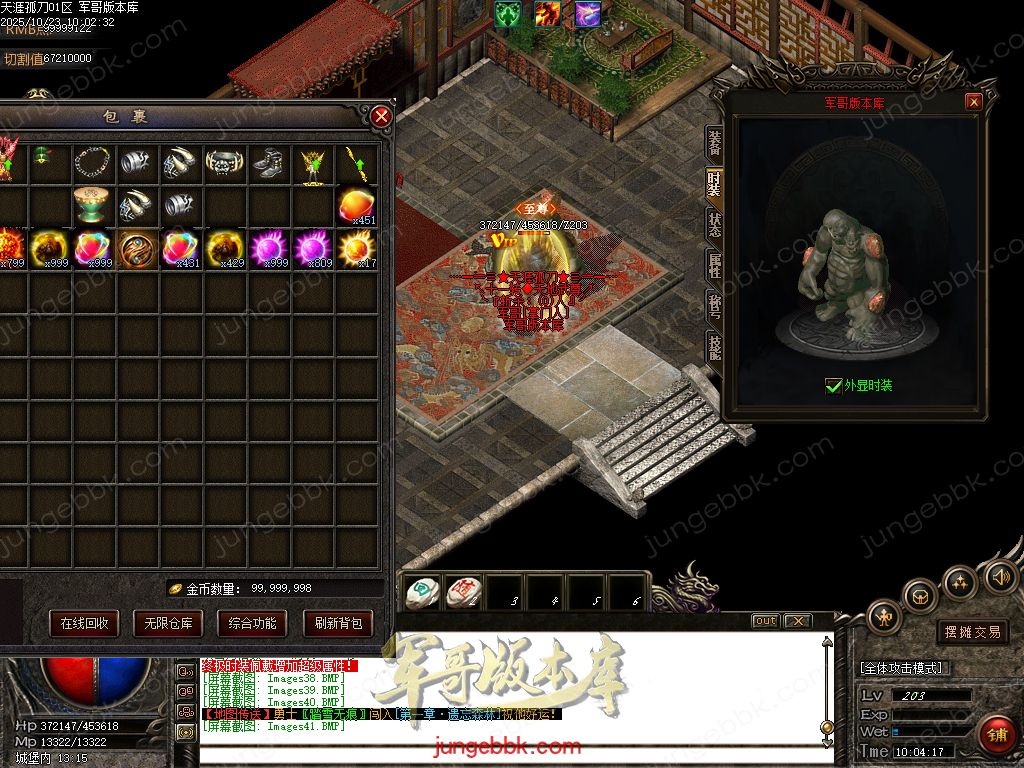Screen dimensions: 1024x768
Task: Select the skull belt item
Action: (x=225, y=162)
